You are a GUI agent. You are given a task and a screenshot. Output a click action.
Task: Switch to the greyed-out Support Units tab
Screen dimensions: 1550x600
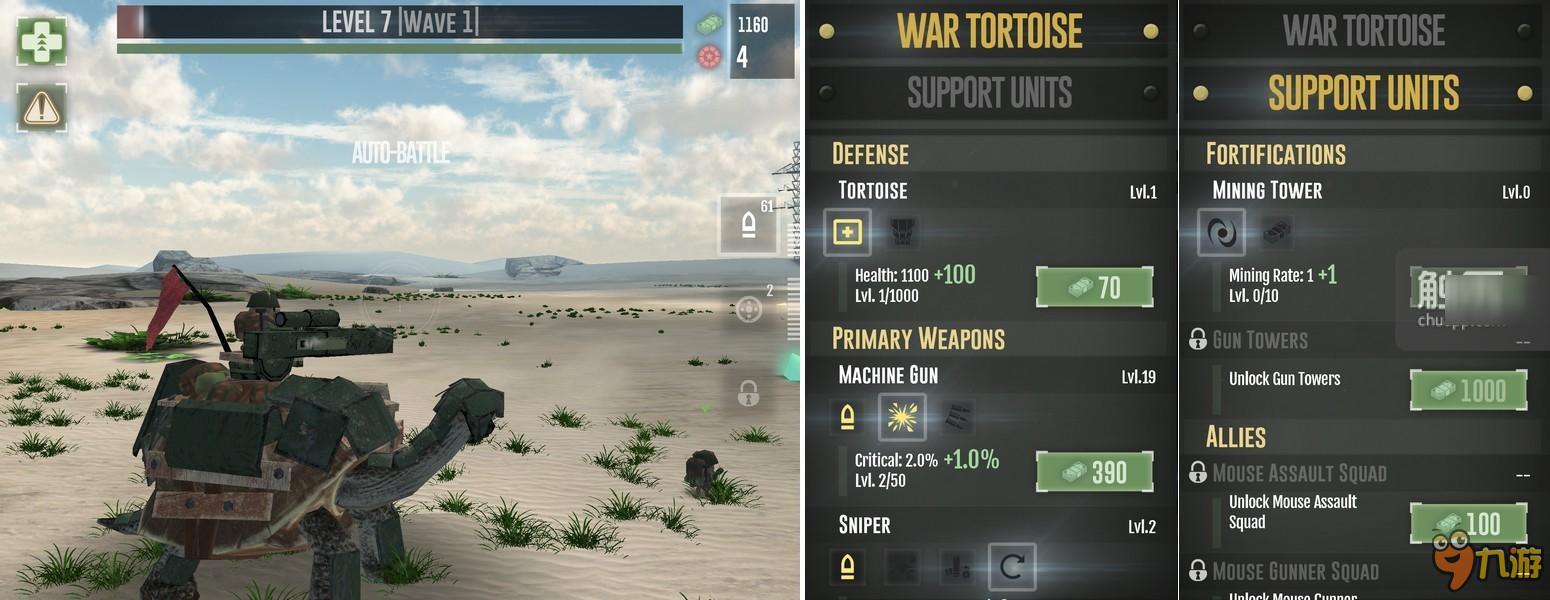coord(989,93)
